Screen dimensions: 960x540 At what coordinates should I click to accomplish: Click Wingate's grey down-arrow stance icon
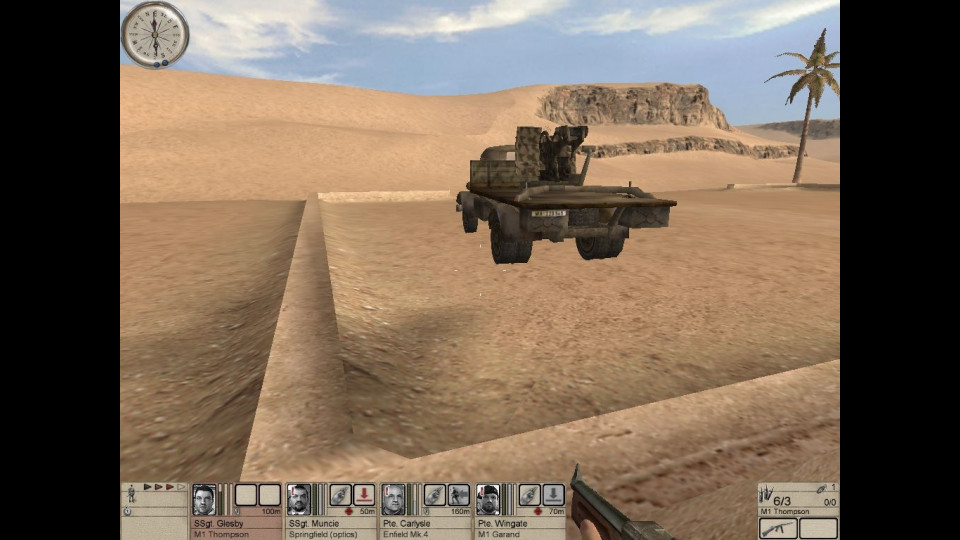553,495
